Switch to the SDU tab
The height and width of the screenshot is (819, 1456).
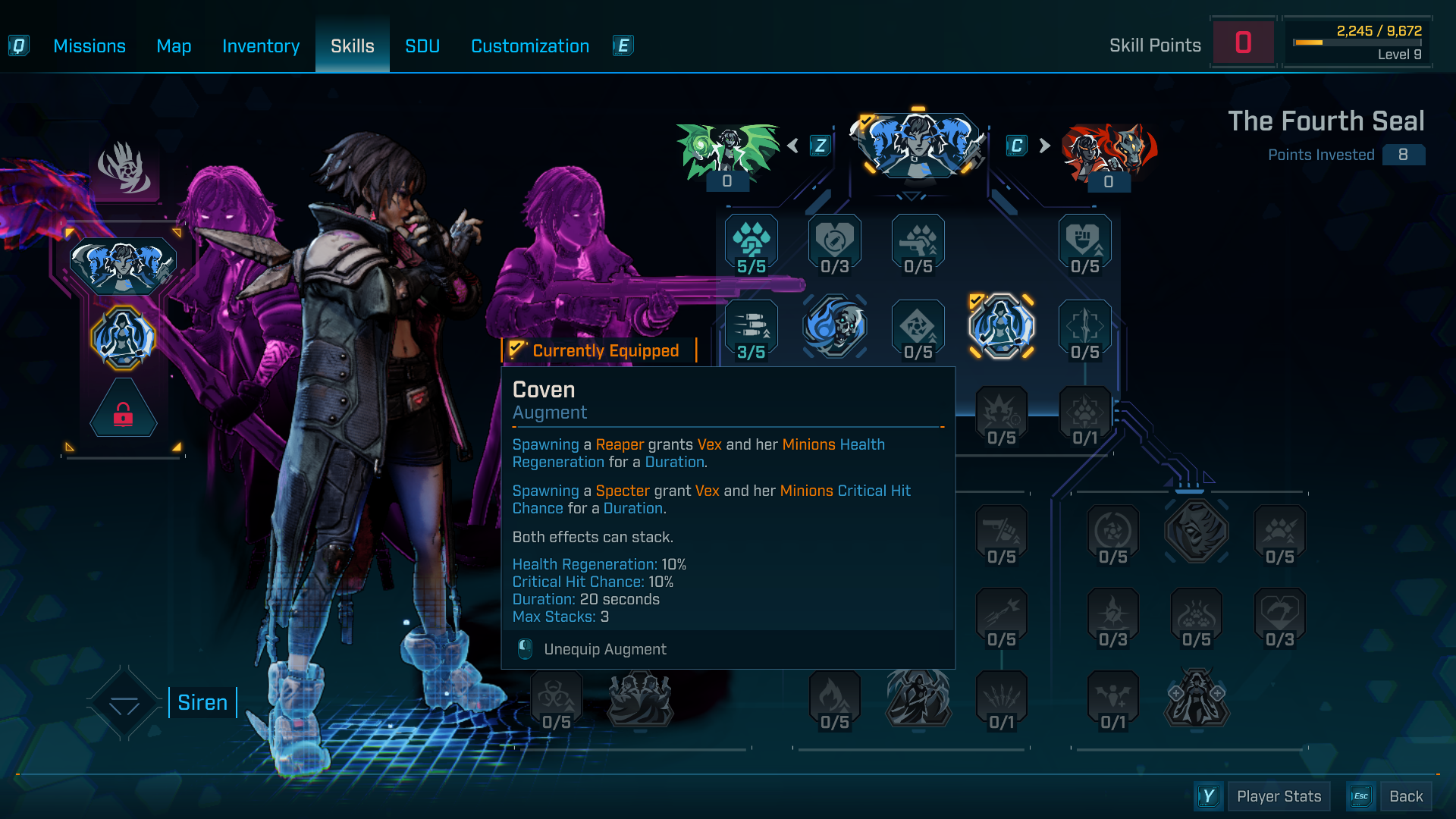(x=422, y=45)
